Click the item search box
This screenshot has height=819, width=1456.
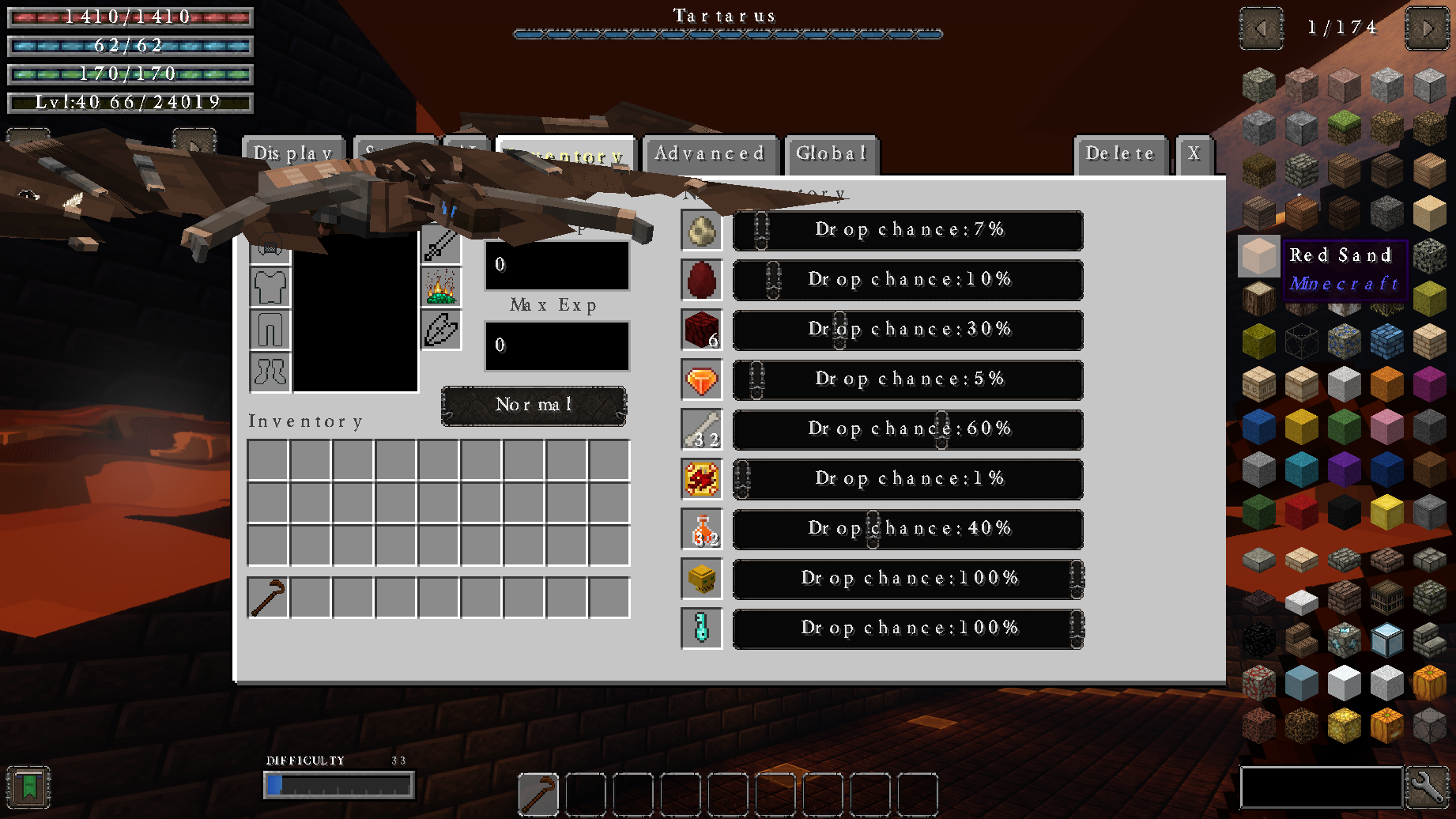click(1321, 787)
